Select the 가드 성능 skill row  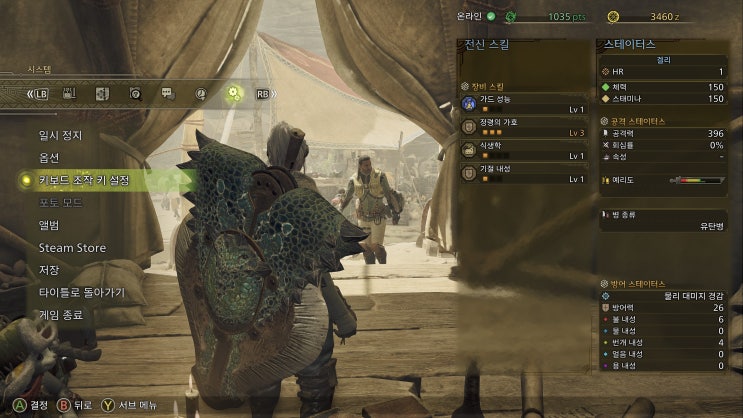(x=524, y=105)
